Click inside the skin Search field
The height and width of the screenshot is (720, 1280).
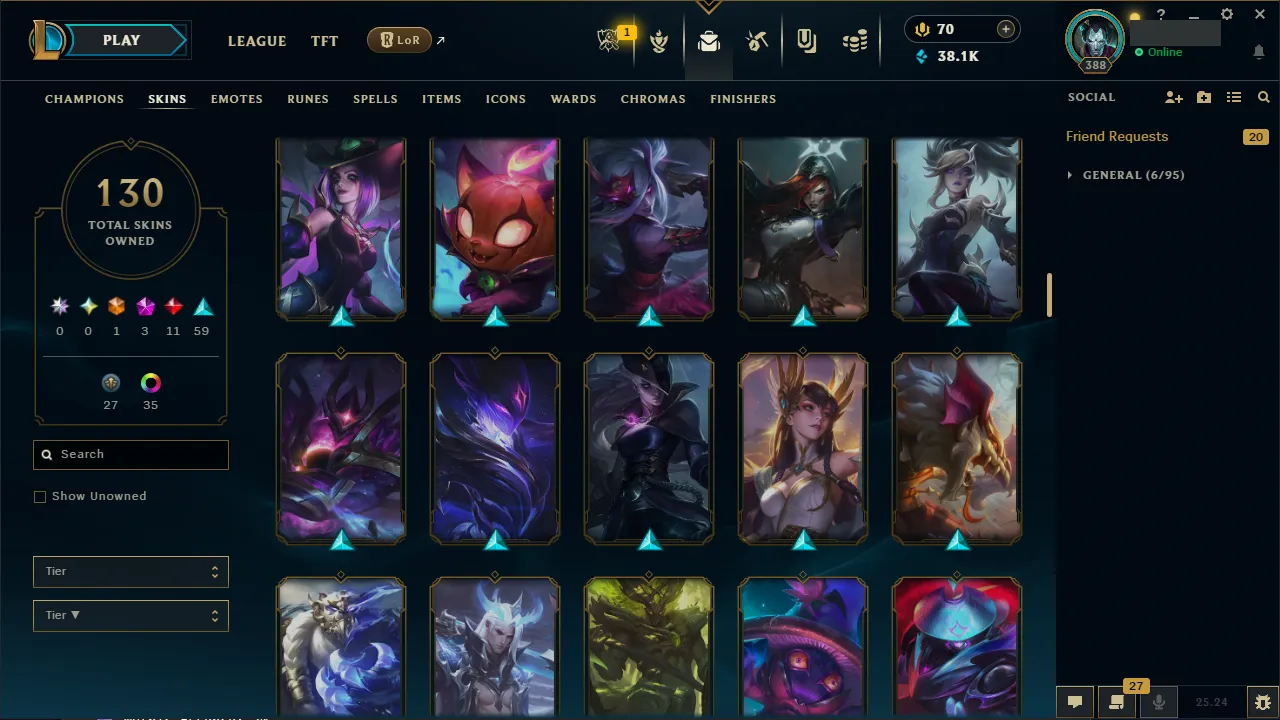click(x=130, y=454)
